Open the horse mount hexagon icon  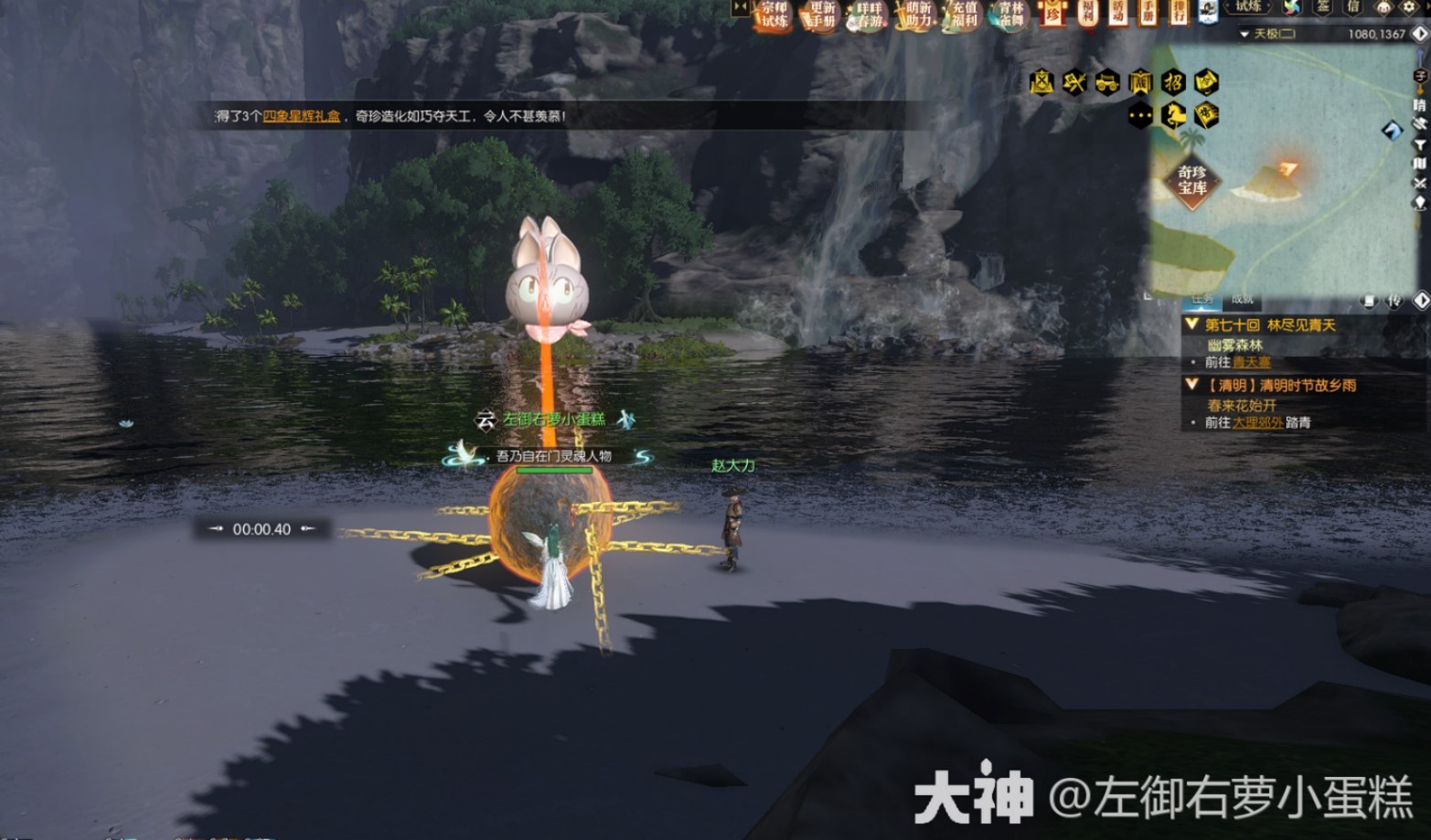1176,112
